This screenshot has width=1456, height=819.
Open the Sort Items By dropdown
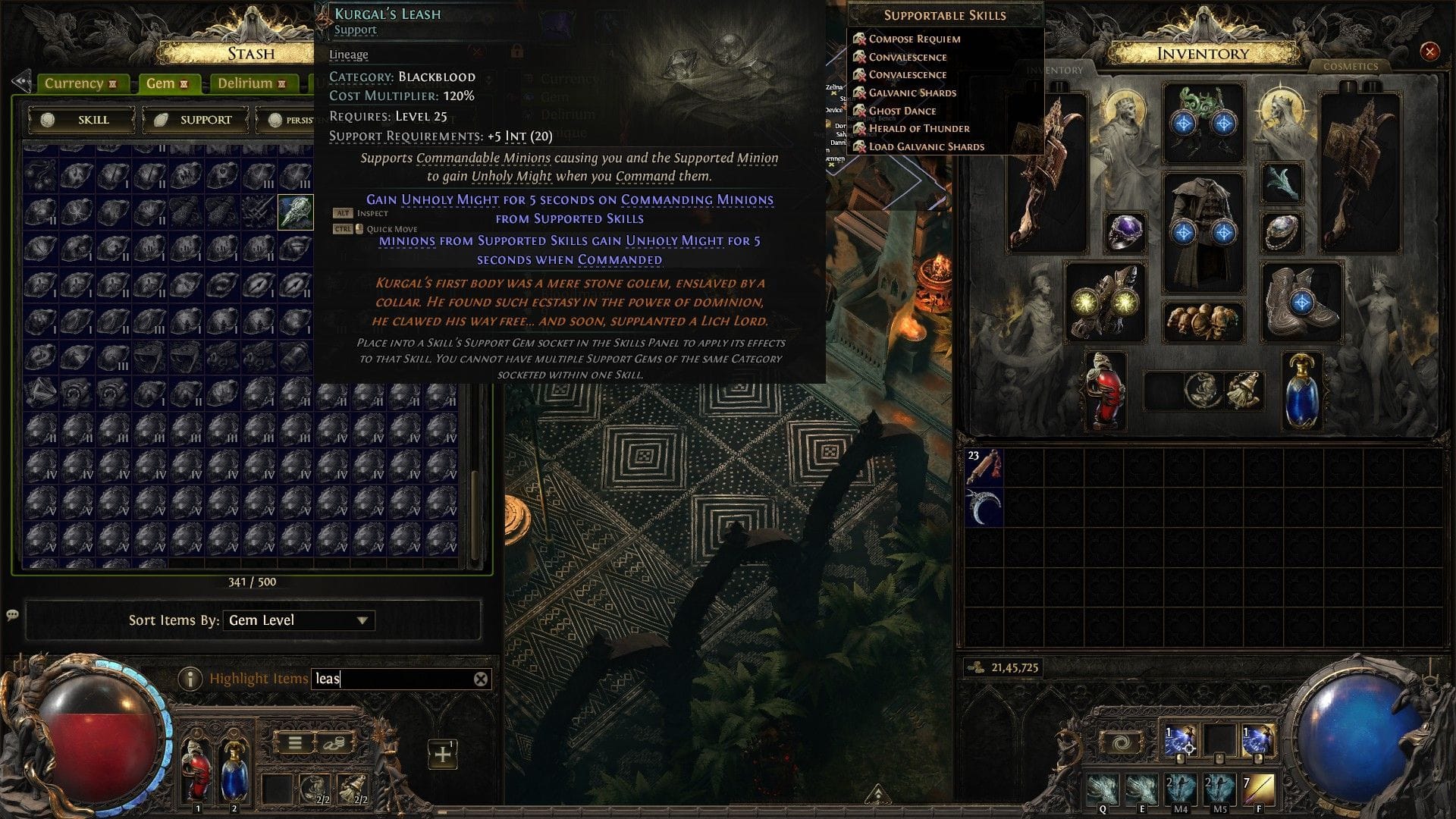point(298,620)
